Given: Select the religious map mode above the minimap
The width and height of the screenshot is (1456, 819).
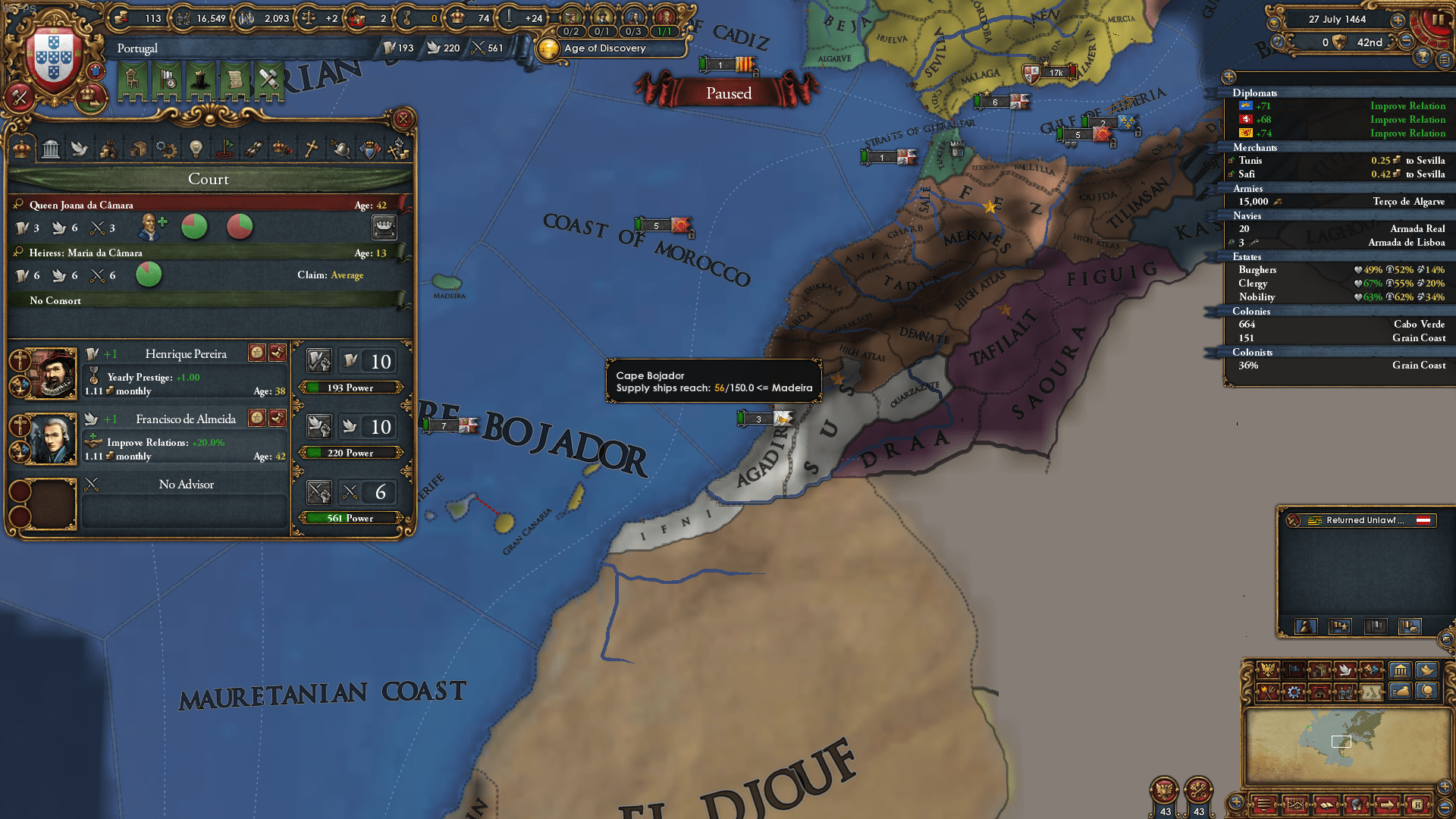Looking at the screenshot, I should point(1346,670).
